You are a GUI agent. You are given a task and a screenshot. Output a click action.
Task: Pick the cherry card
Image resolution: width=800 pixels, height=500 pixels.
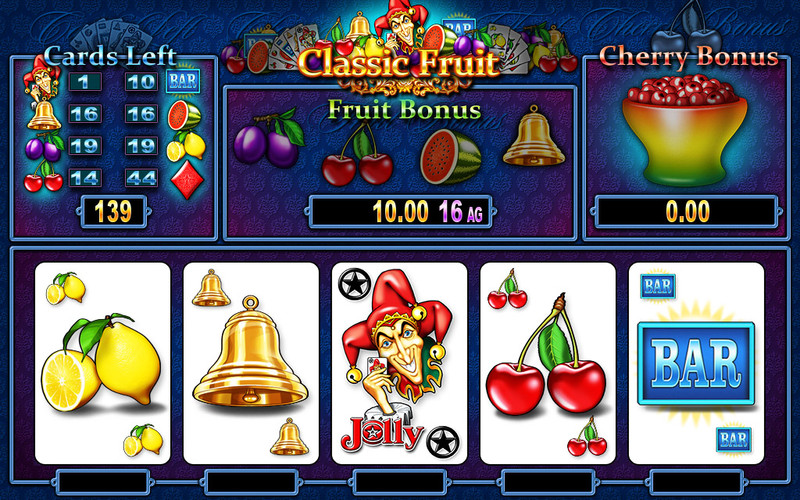pyautogui.click(x=547, y=363)
